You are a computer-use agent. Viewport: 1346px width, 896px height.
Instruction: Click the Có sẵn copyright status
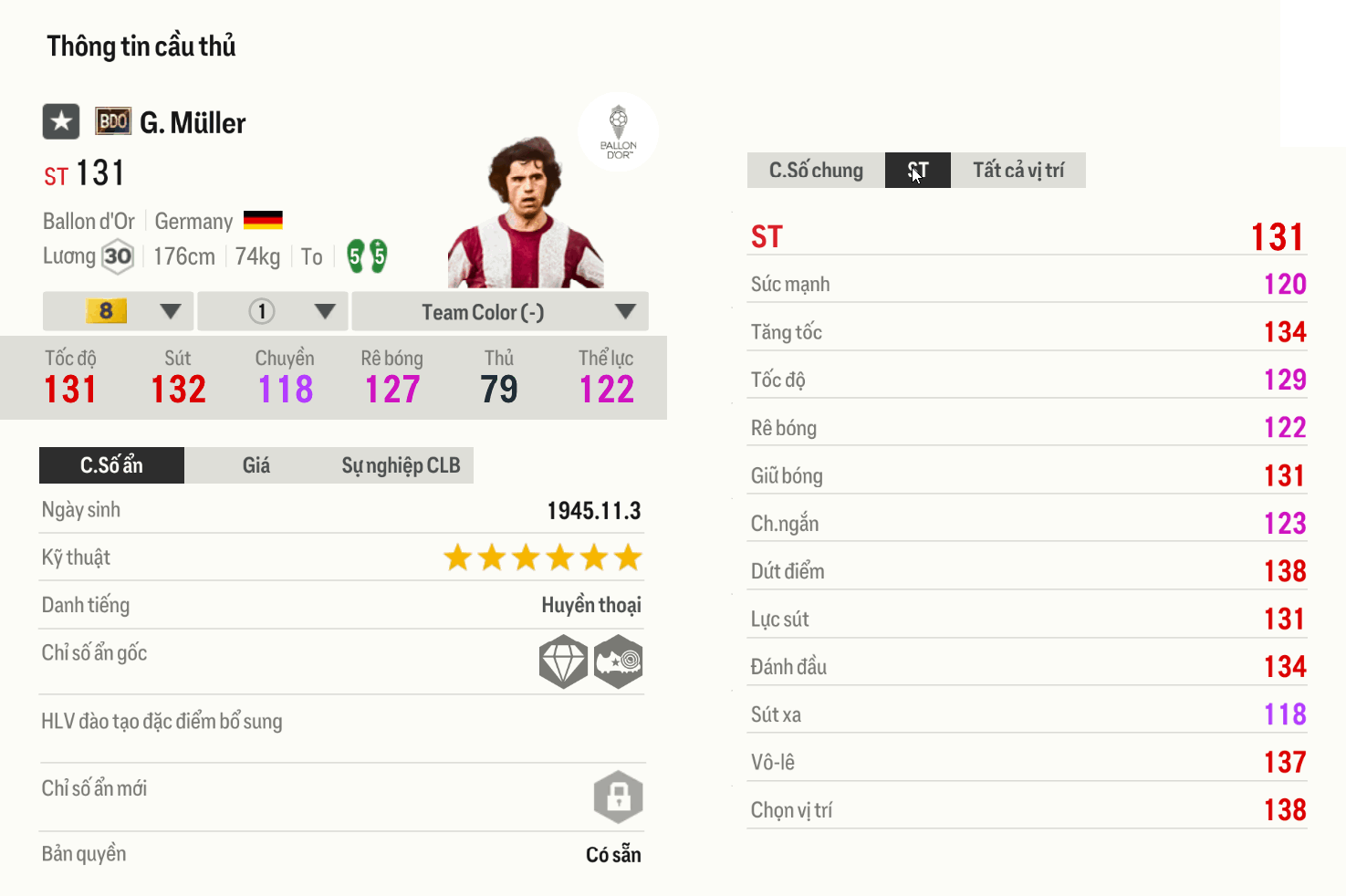point(614,854)
